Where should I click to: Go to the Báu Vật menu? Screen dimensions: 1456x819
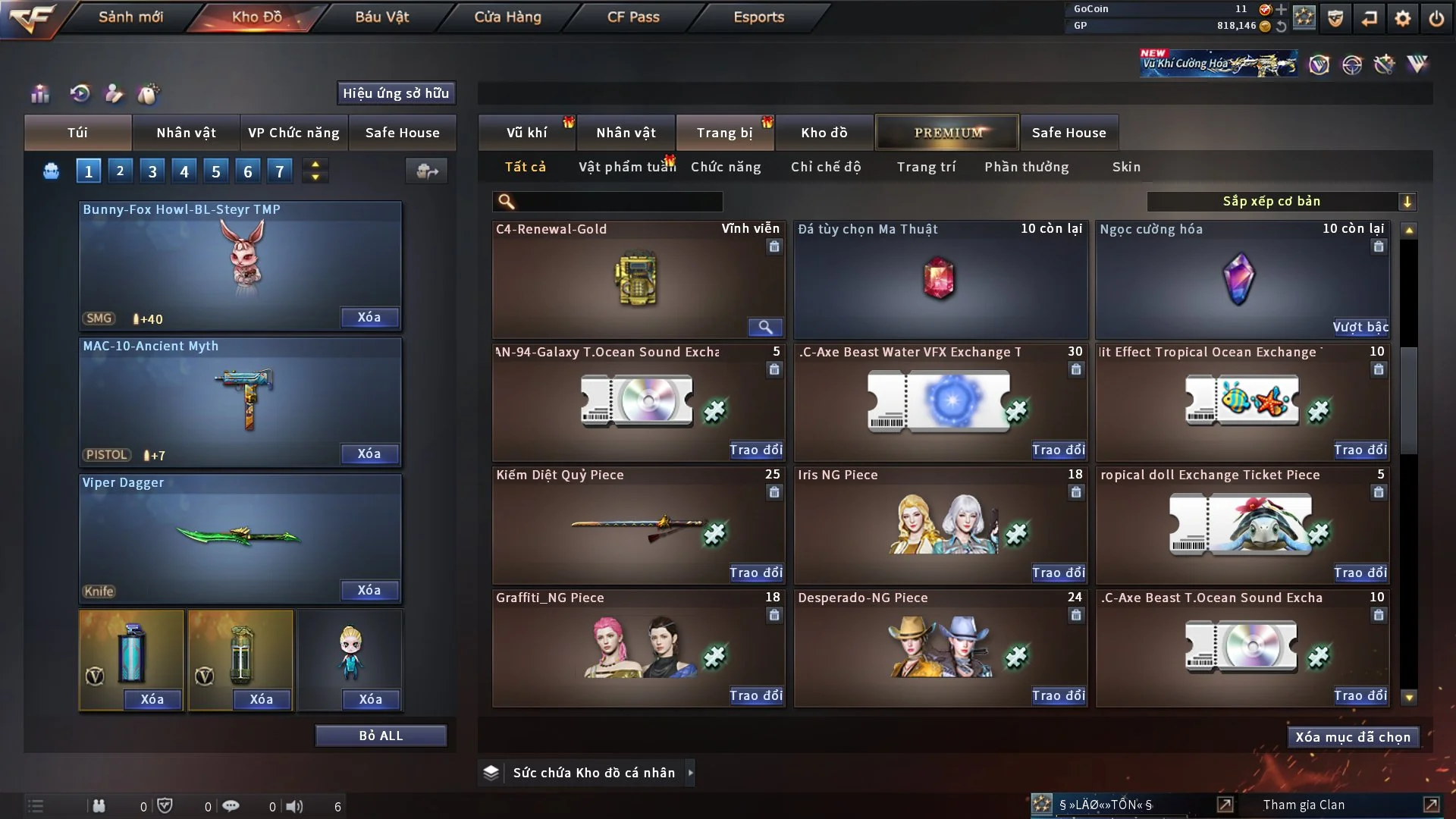[381, 17]
